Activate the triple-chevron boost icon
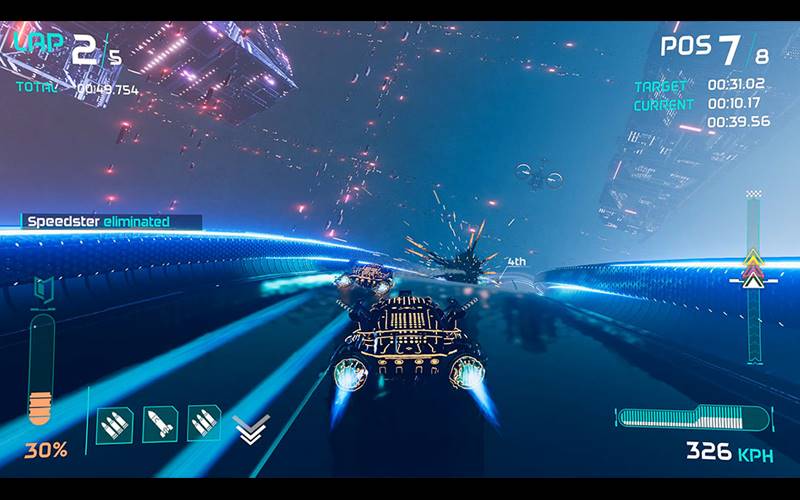The height and width of the screenshot is (500, 800). tap(250, 428)
